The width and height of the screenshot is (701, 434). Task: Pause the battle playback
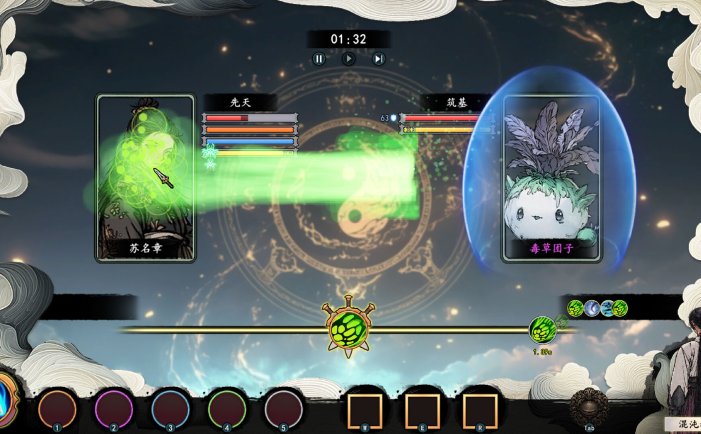[x=319, y=59]
